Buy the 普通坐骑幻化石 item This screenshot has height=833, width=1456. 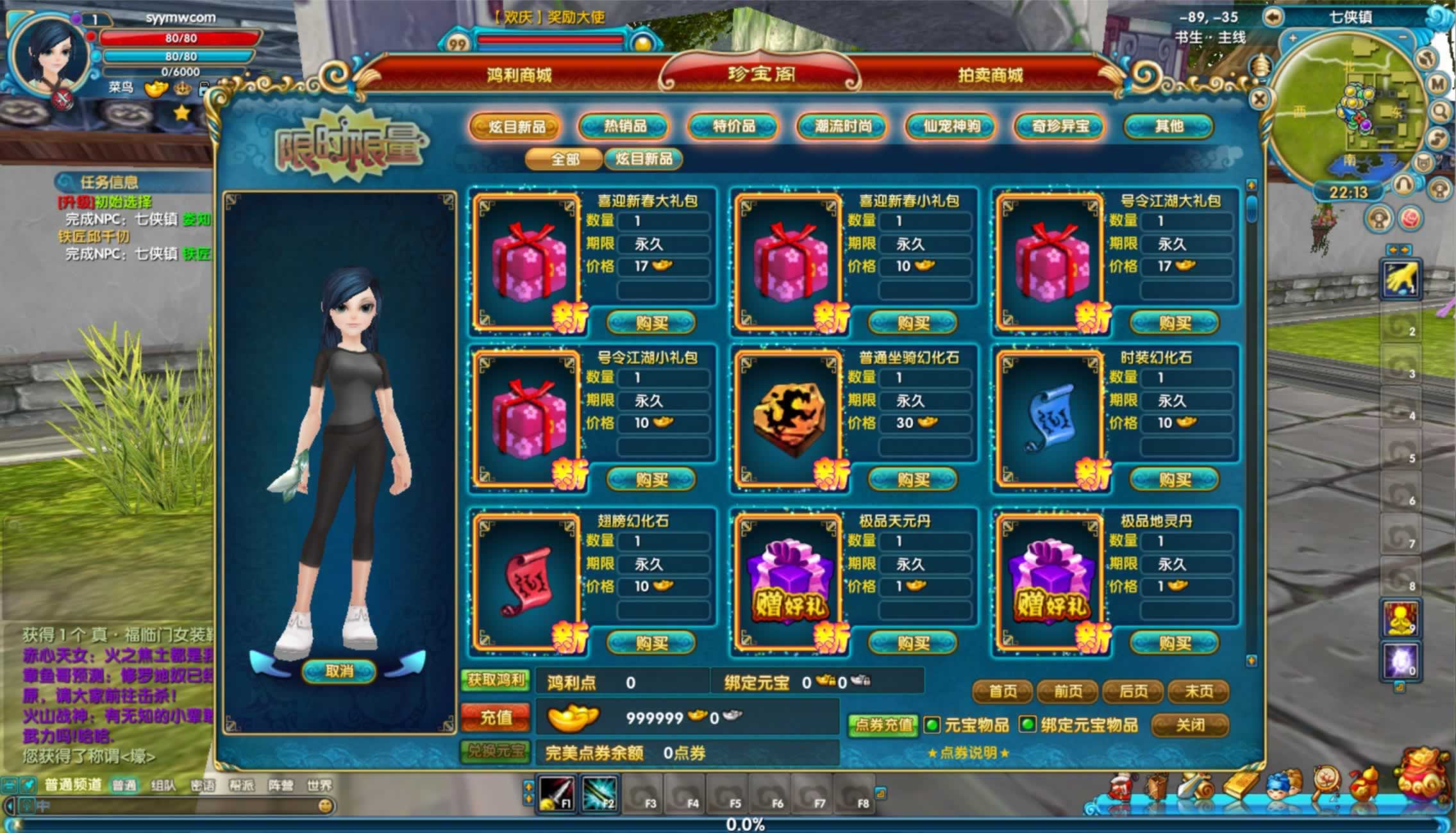[912, 479]
